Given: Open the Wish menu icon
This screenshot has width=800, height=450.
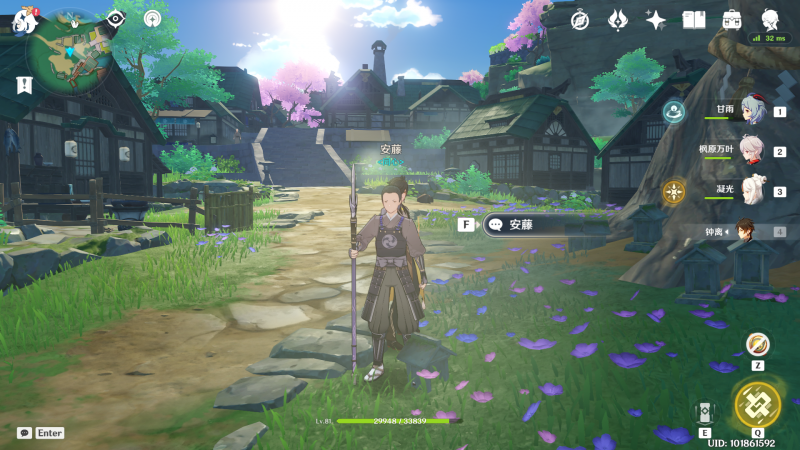Looking at the screenshot, I should pos(618,20).
